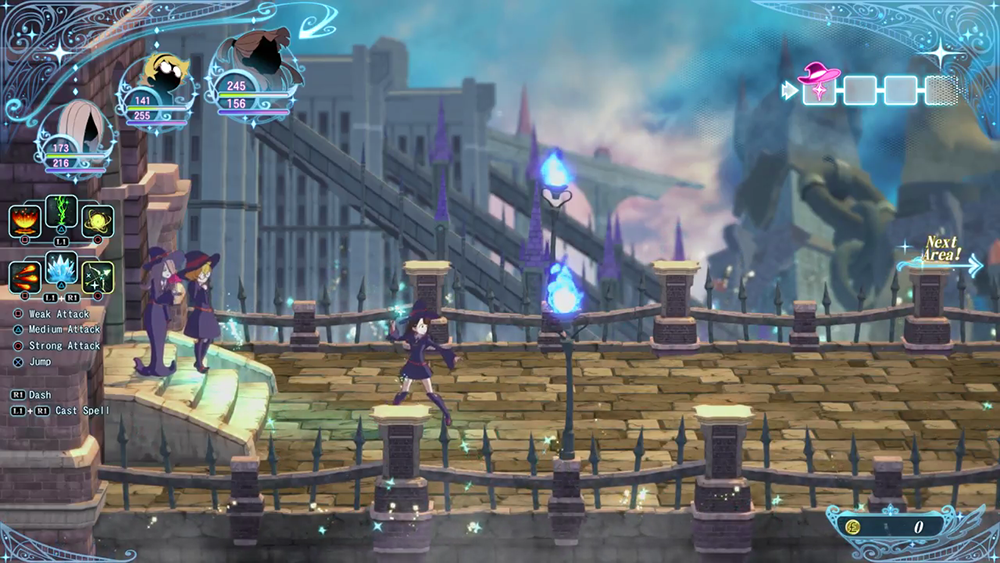1000x563 pixels.
Task: Activate the green lightning spell icon
Action: point(61,212)
